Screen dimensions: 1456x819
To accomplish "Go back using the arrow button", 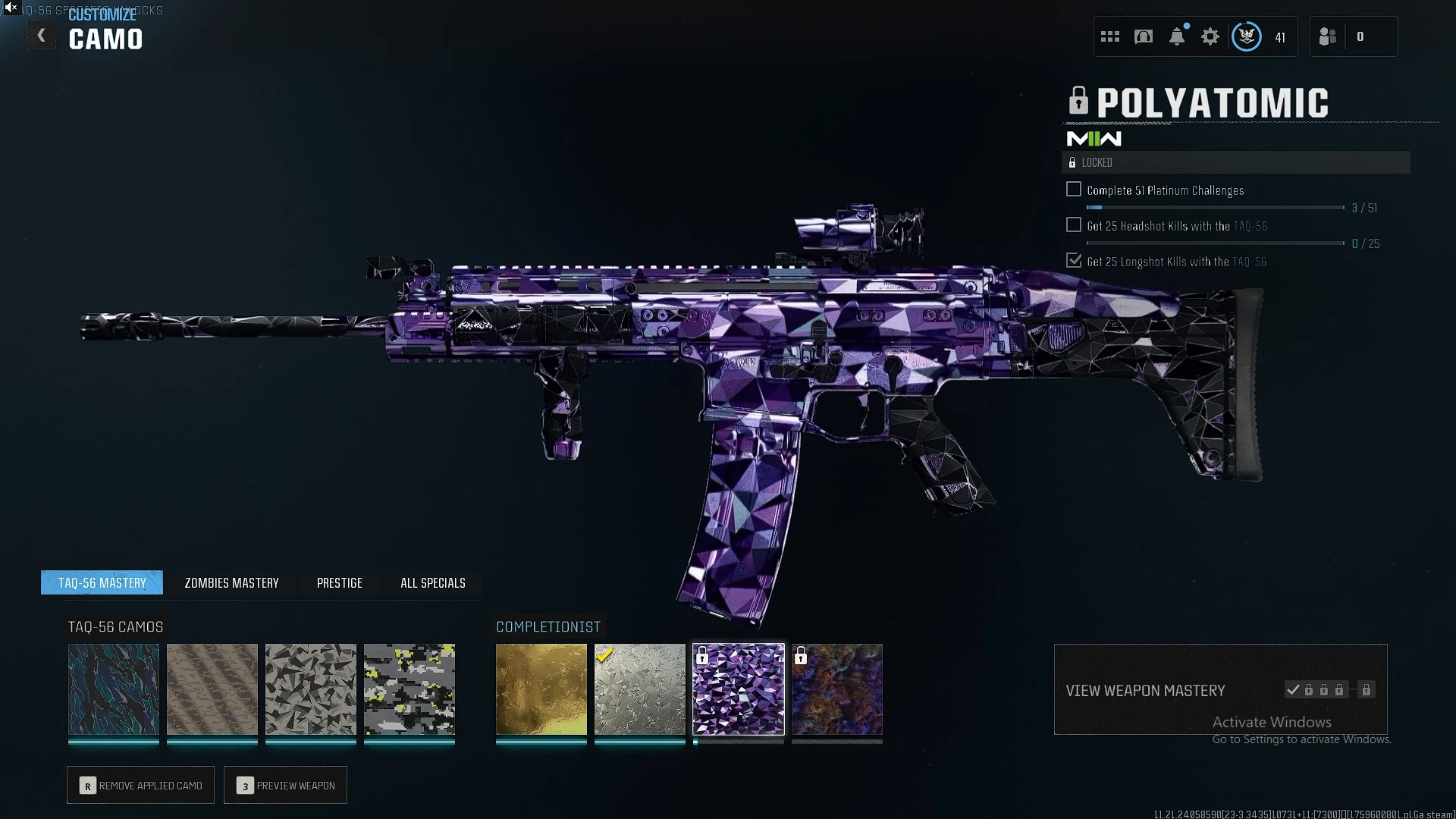I will pos(42,36).
